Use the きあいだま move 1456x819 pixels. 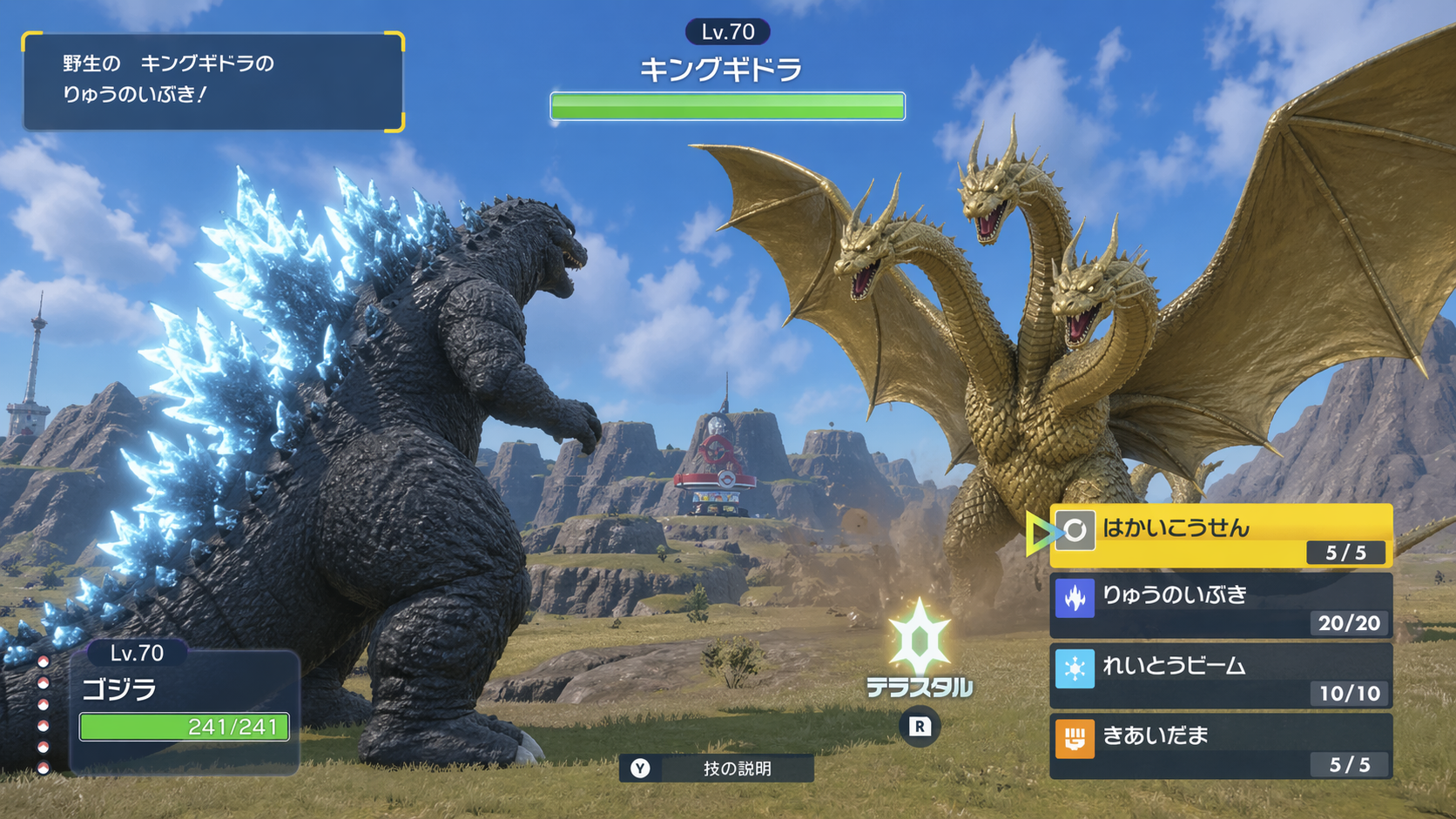pyautogui.click(x=1220, y=747)
